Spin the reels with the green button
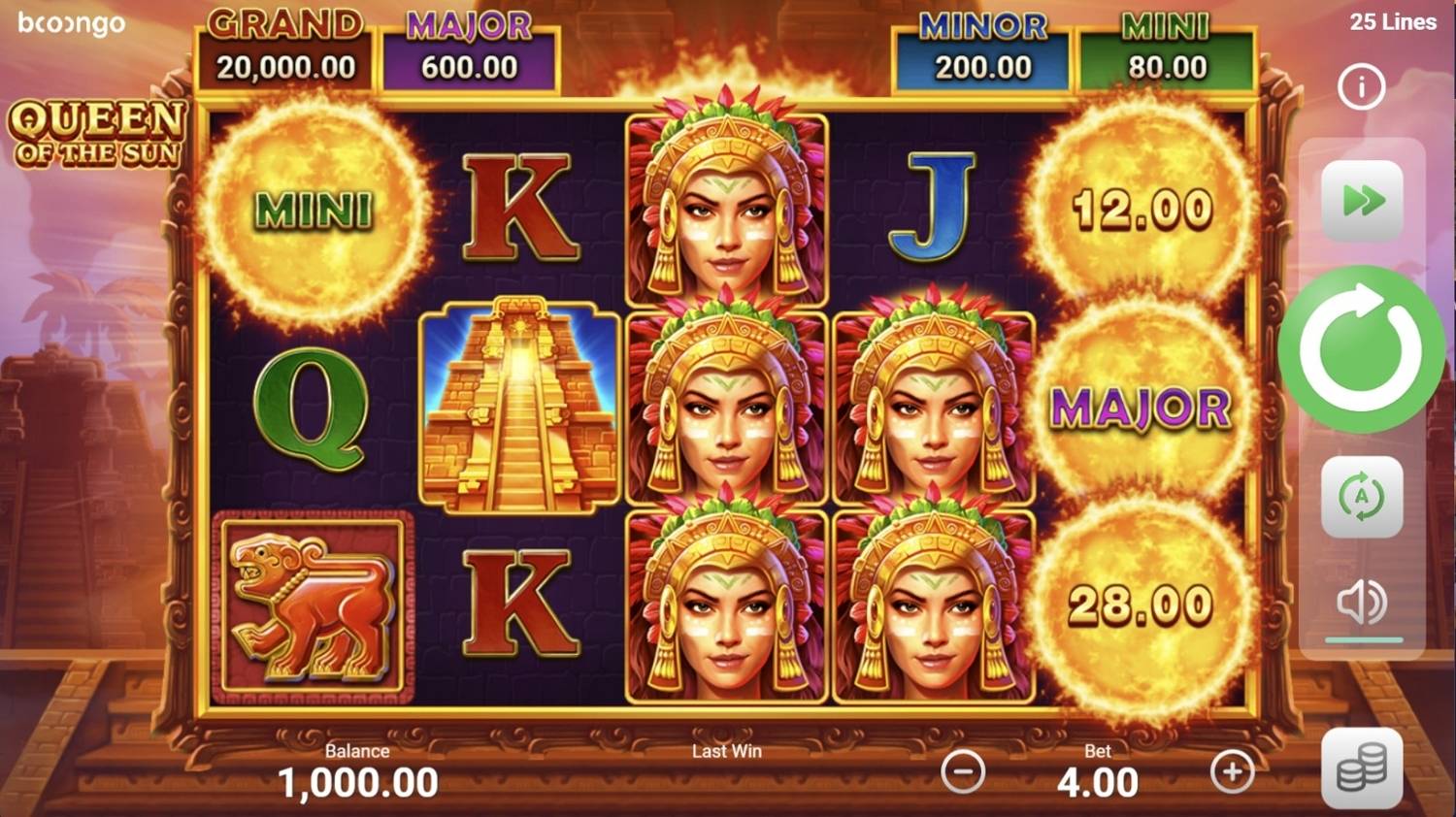The image size is (1456, 817). (1361, 349)
